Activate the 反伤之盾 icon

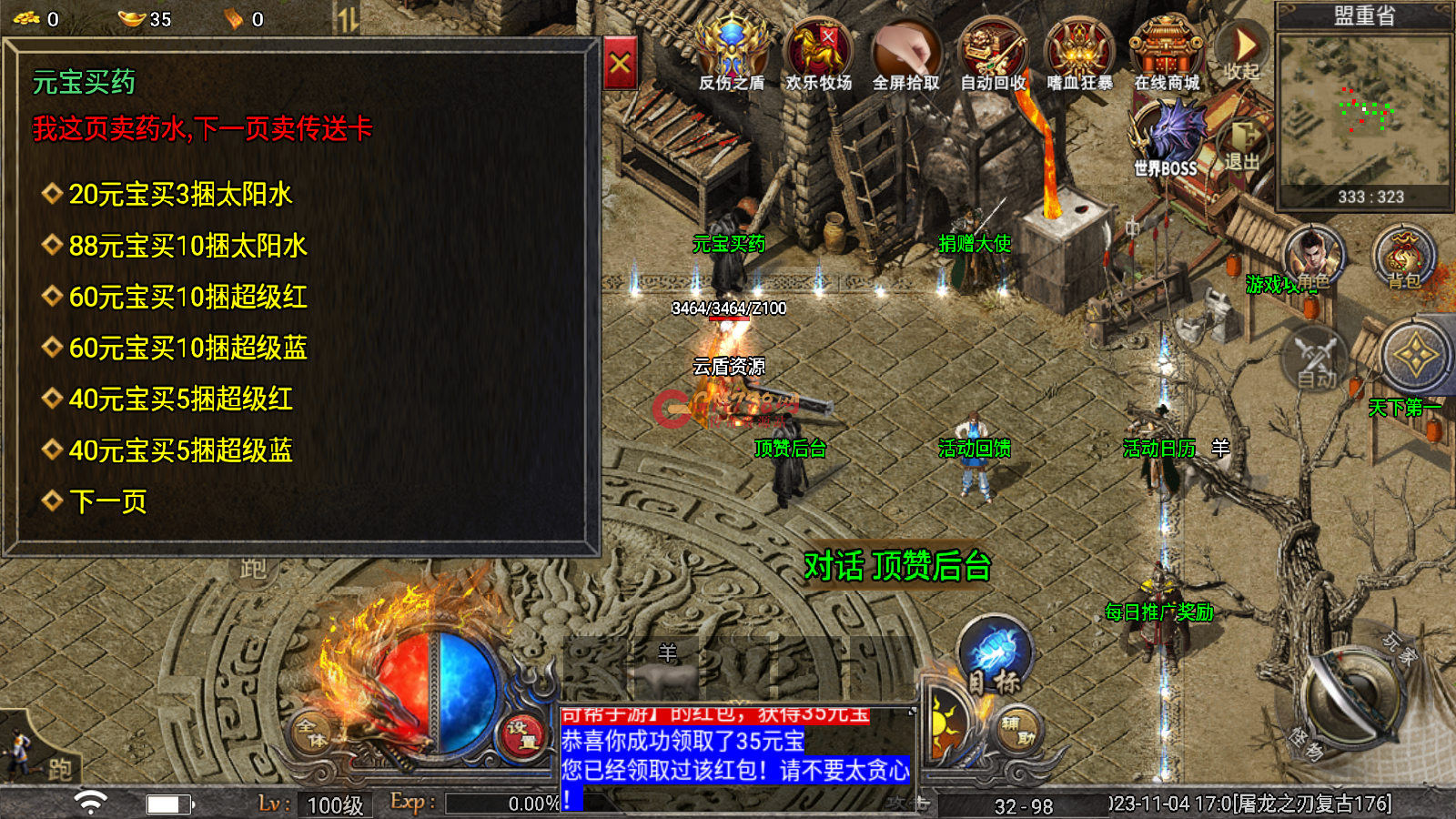coord(732,56)
